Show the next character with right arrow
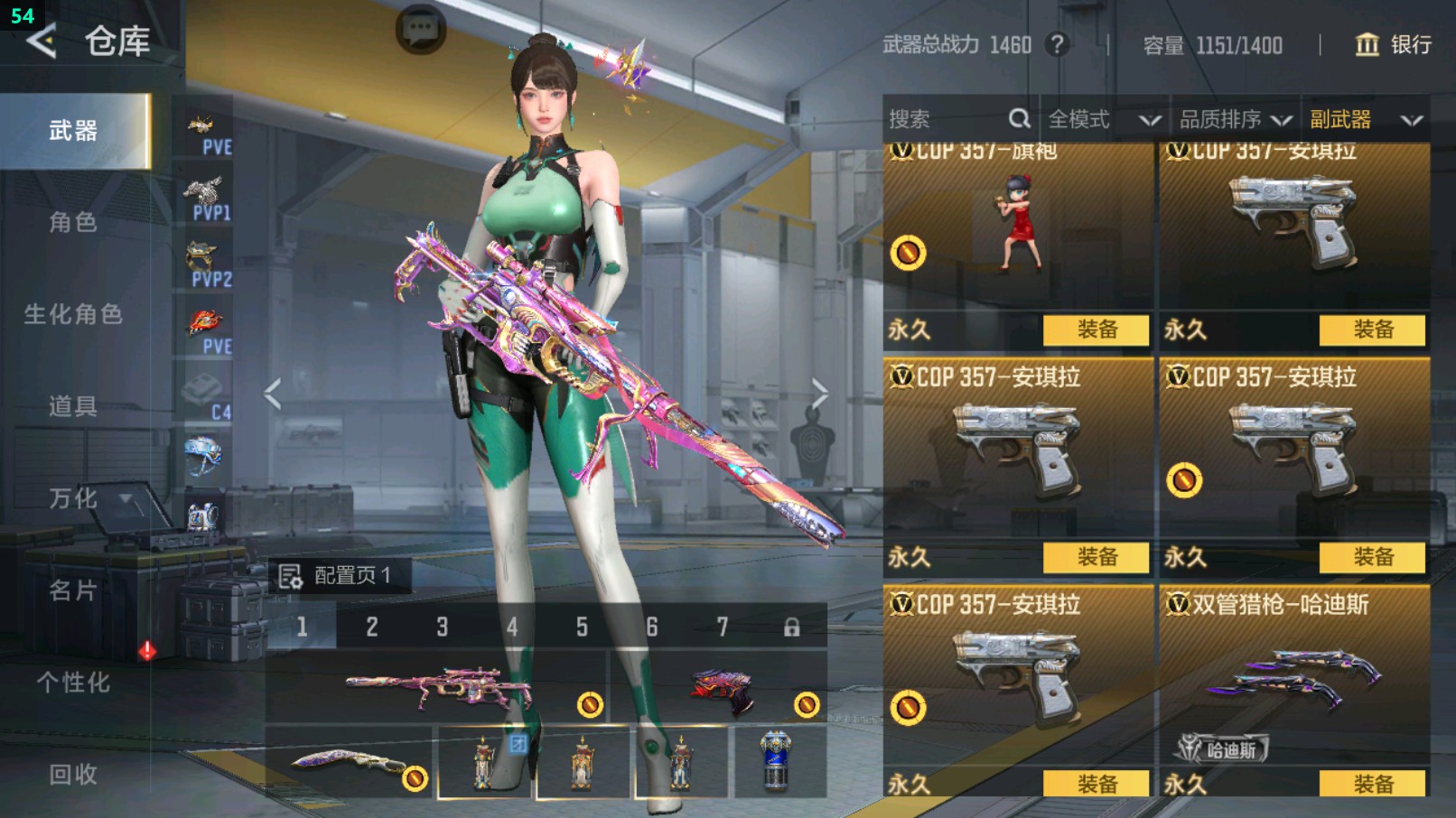 (818, 394)
